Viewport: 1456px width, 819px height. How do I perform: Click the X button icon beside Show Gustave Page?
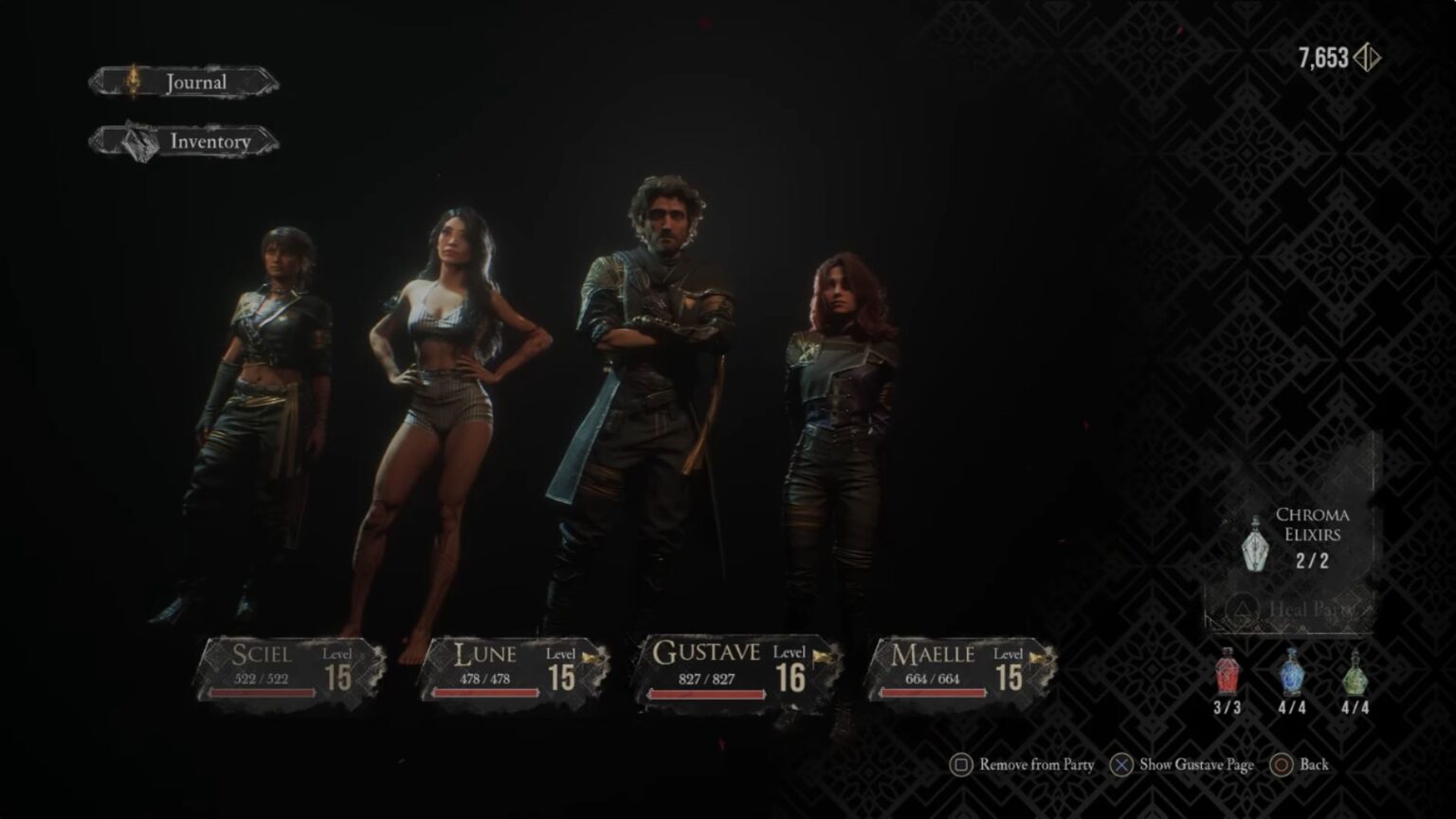point(1120,764)
